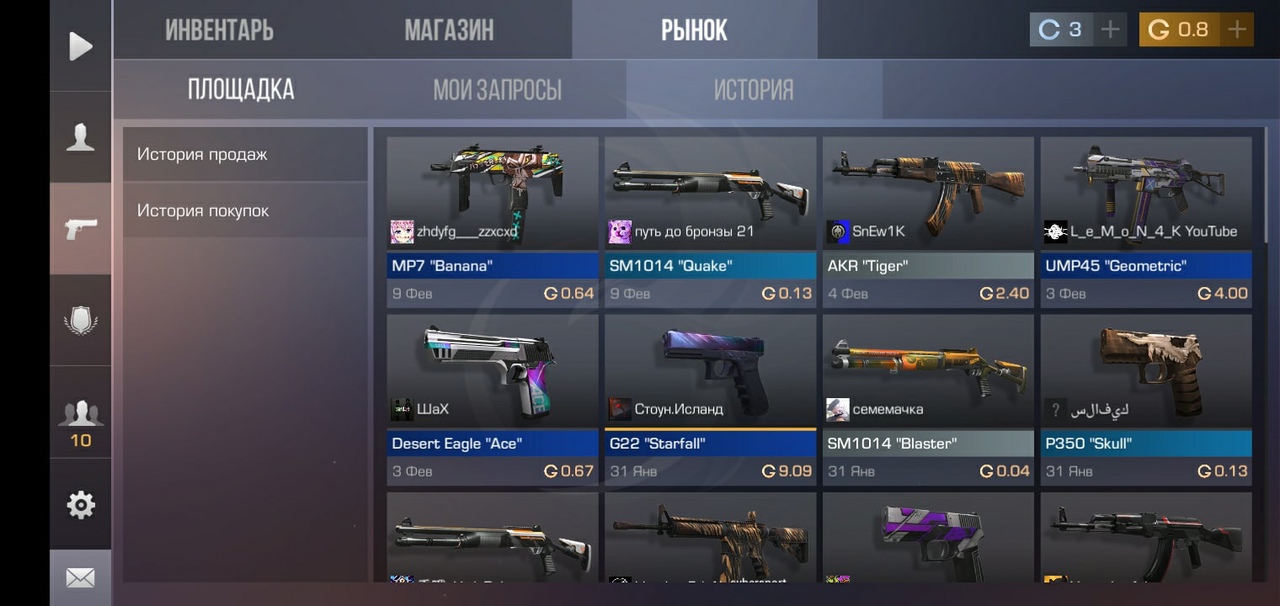Select the Рынок tab
The image size is (1280, 606).
(x=694, y=30)
